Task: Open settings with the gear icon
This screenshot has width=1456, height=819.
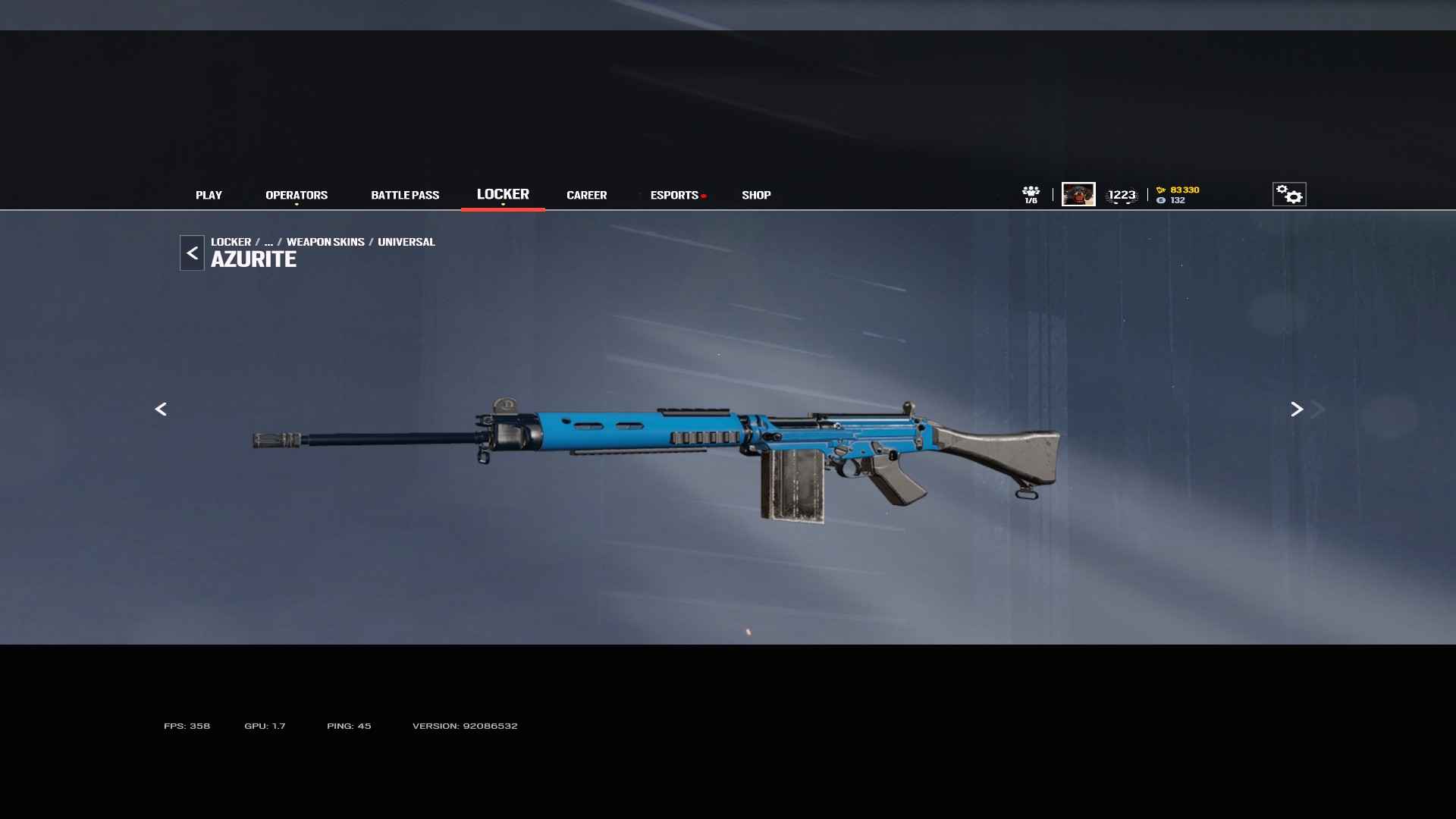Action: tap(1289, 194)
